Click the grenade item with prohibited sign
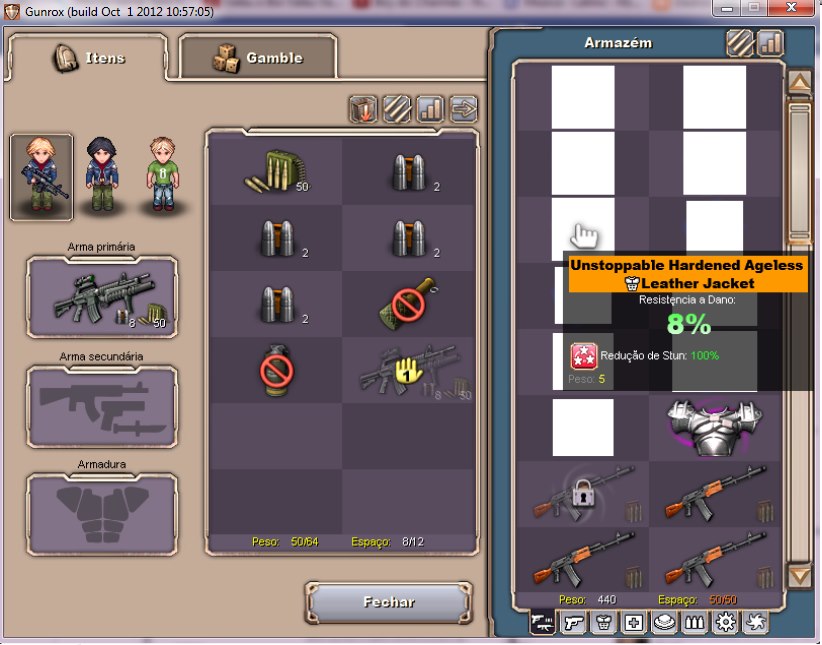The image size is (822, 645). tap(275, 371)
